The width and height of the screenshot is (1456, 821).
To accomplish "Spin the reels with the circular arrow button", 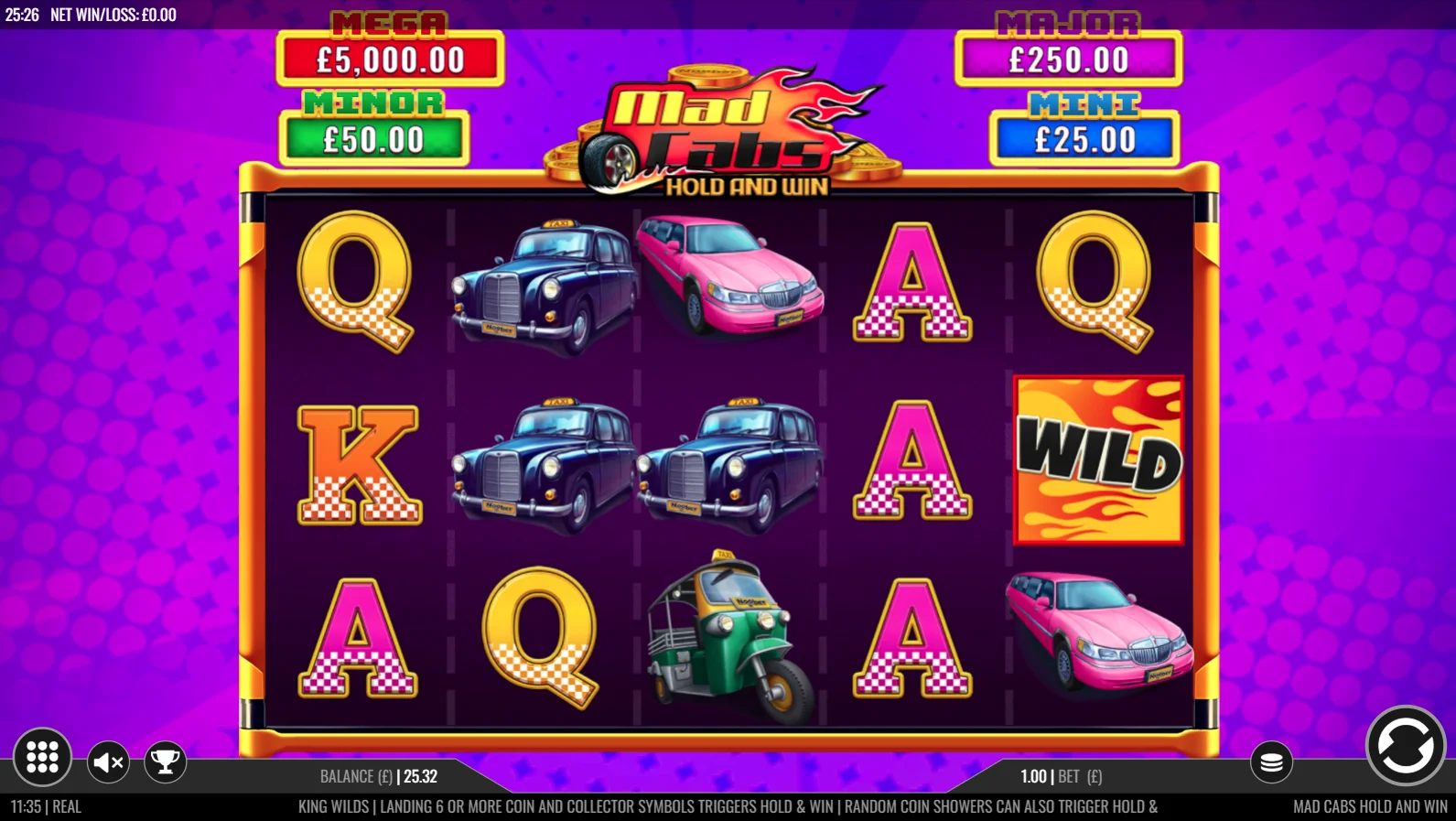I will [1405, 746].
